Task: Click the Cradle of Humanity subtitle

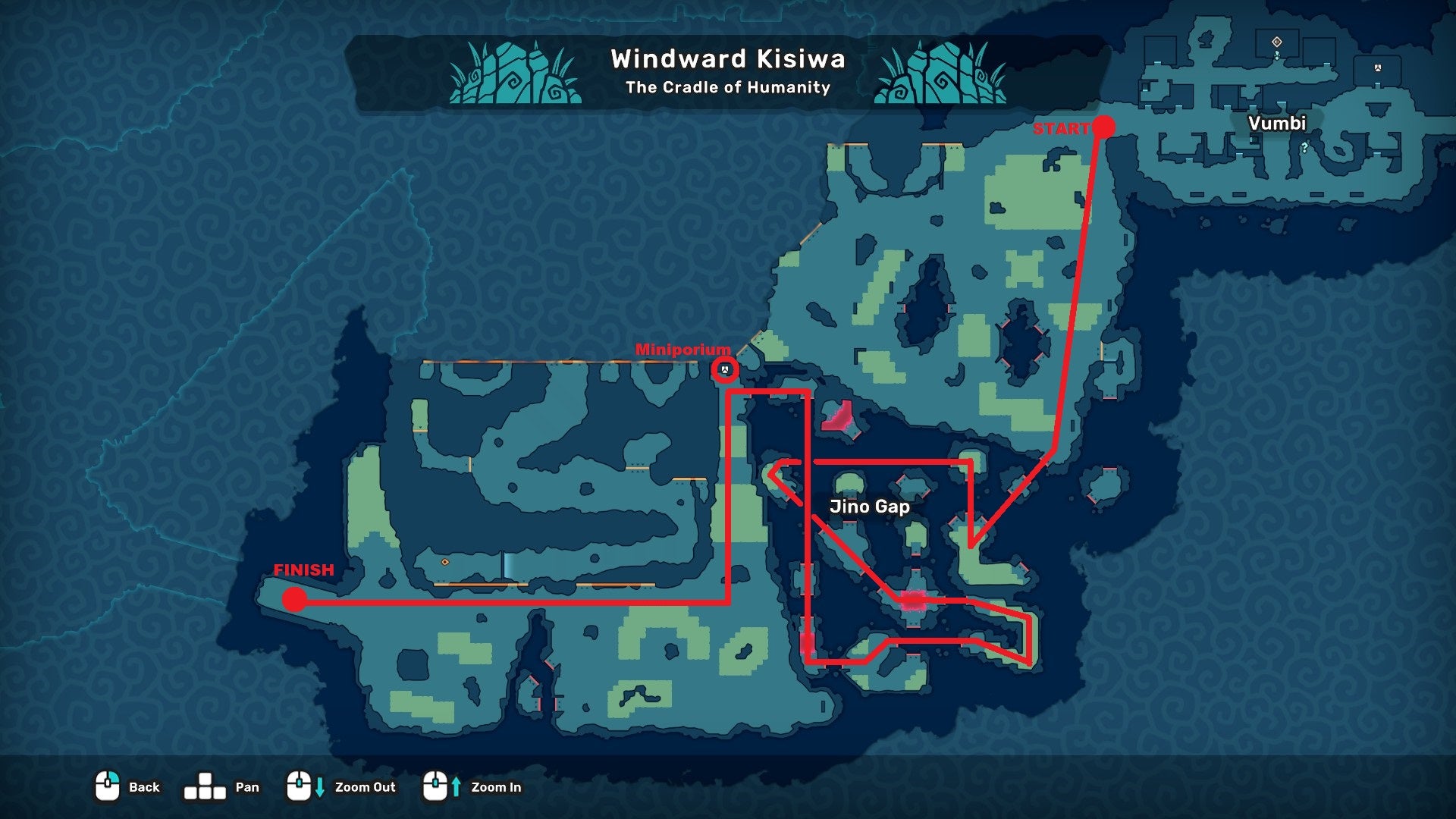Action: (x=726, y=88)
